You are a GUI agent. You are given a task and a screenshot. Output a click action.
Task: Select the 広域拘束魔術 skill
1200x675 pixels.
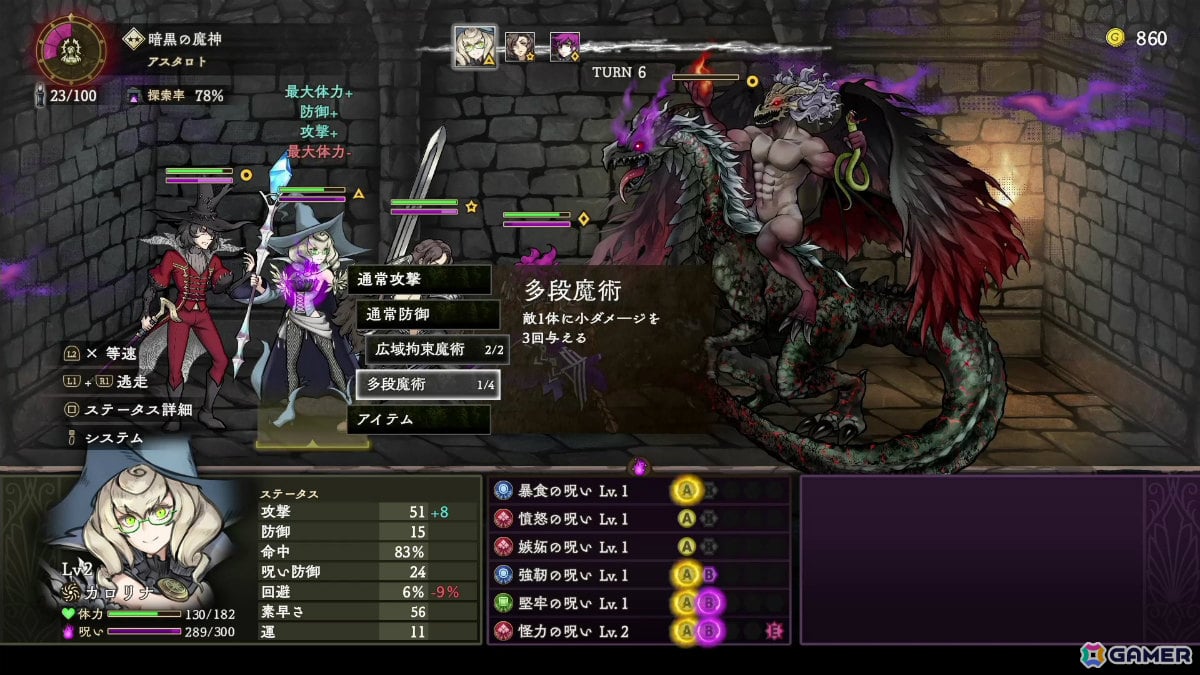pyautogui.click(x=436, y=349)
